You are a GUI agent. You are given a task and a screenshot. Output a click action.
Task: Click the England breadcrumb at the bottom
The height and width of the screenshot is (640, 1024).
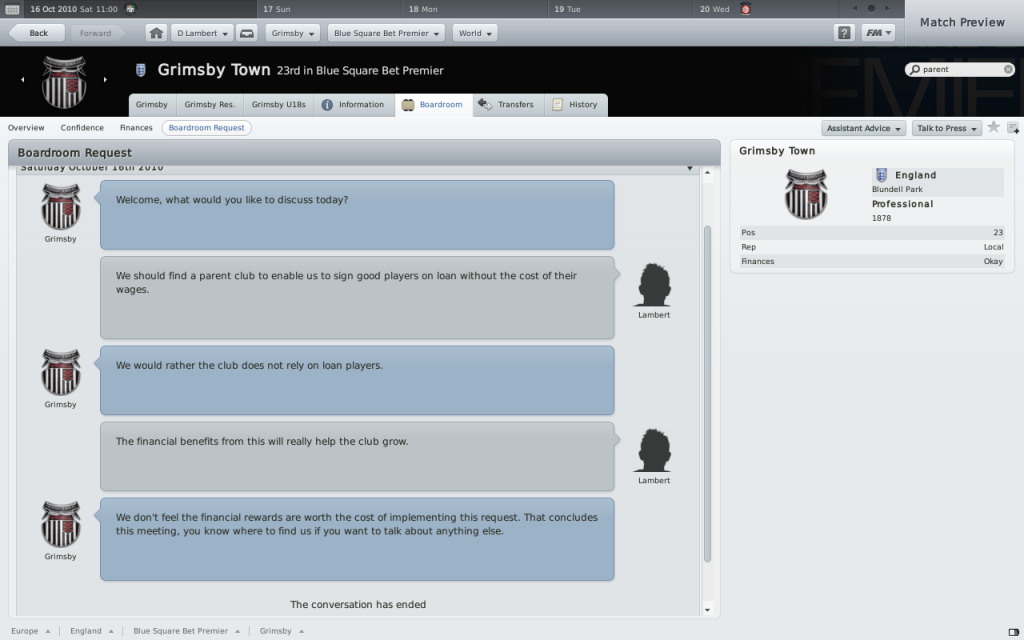tap(86, 631)
